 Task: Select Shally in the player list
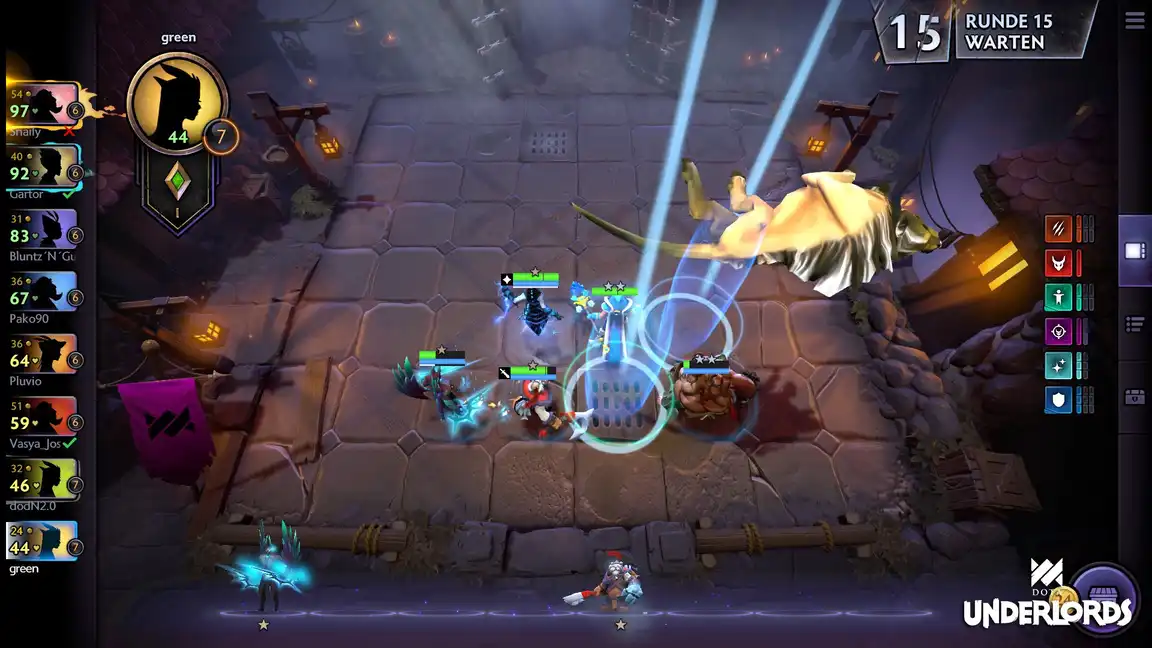pyautogui.click(x=44, y=104)
